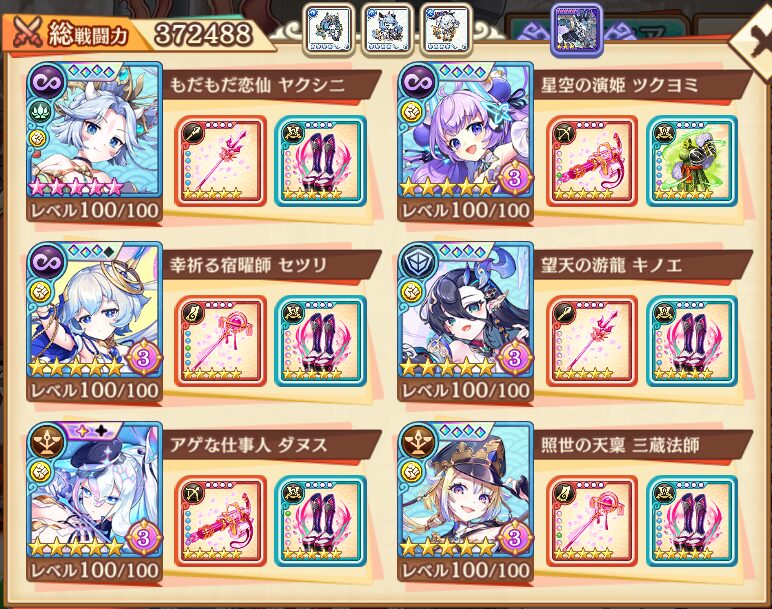Open ヤクシニ's boots equipment slot
The image size is (772, 609).
tap(319, 160)
